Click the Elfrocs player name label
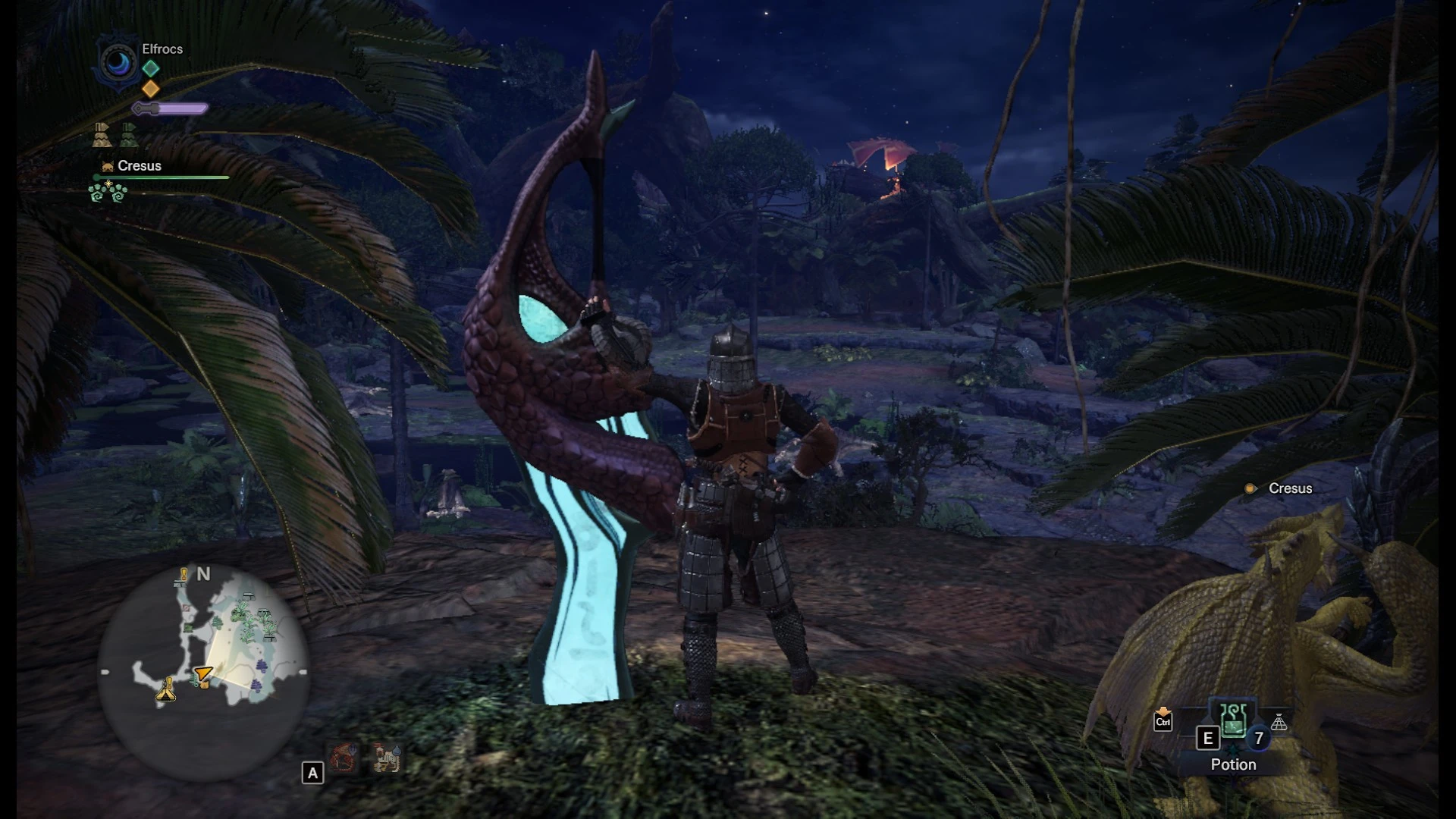Screen dimensions: 1456x819 point(162,49)
